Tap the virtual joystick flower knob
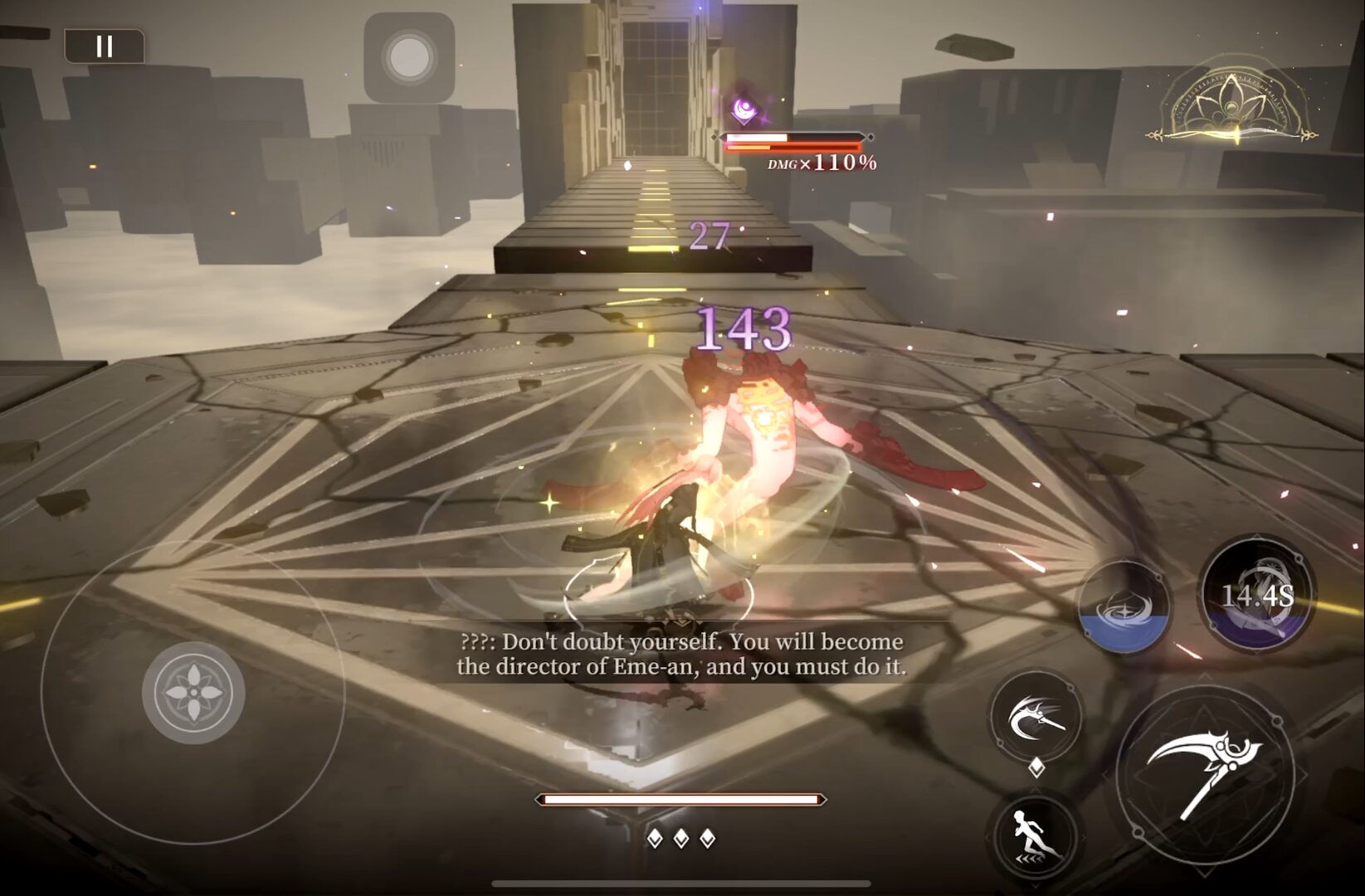The height and width of the screenshot is (896, 1365). [193, 692]
